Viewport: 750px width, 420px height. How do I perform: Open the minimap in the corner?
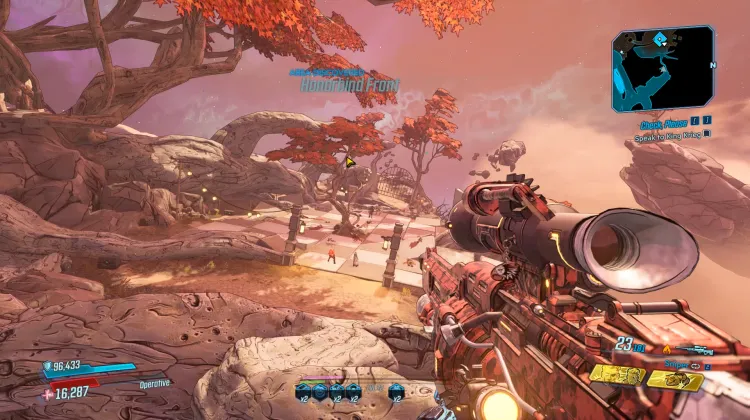coord(663,70)
